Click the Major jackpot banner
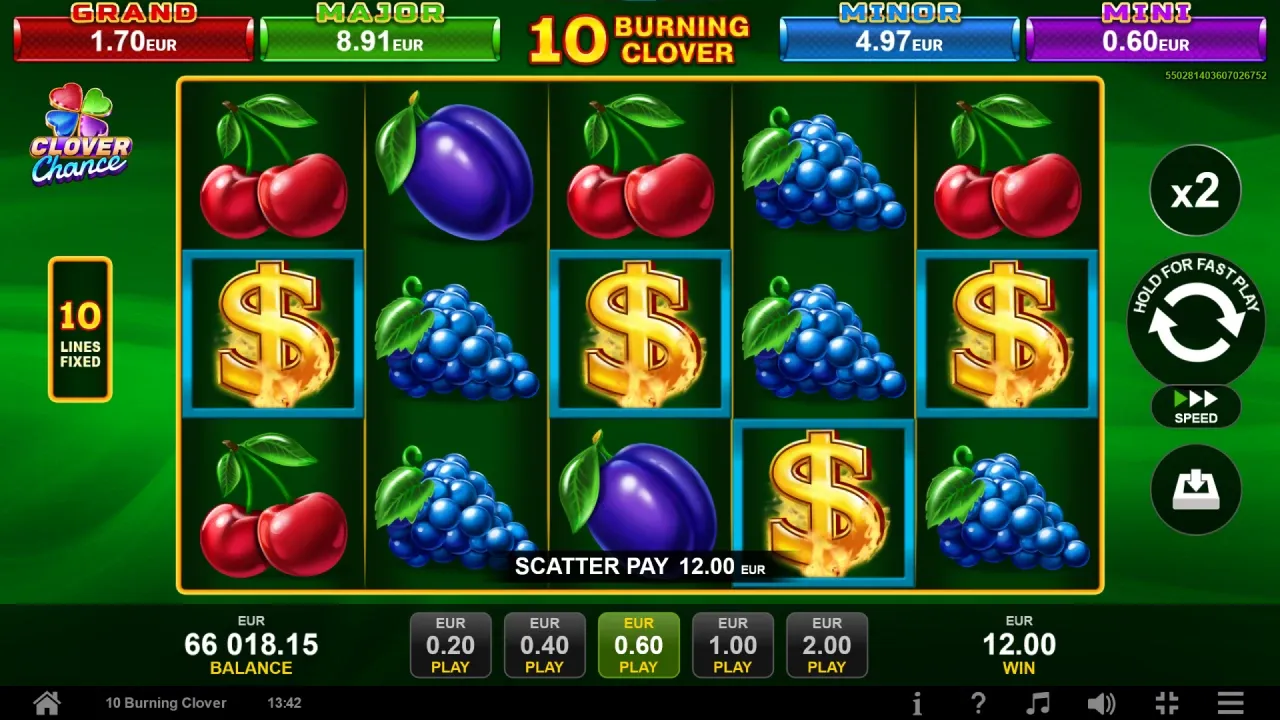This screenshot has height=720, width=1280. pos(381,33)
